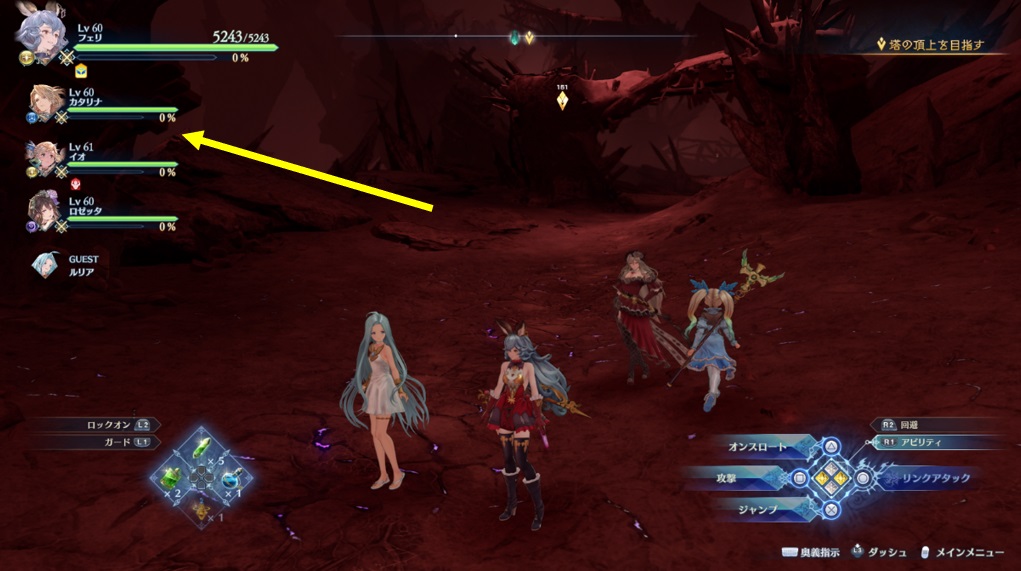The image size is (1021, 571).
Task: Select the guest ルリア portrait
Action: [46, 264]
